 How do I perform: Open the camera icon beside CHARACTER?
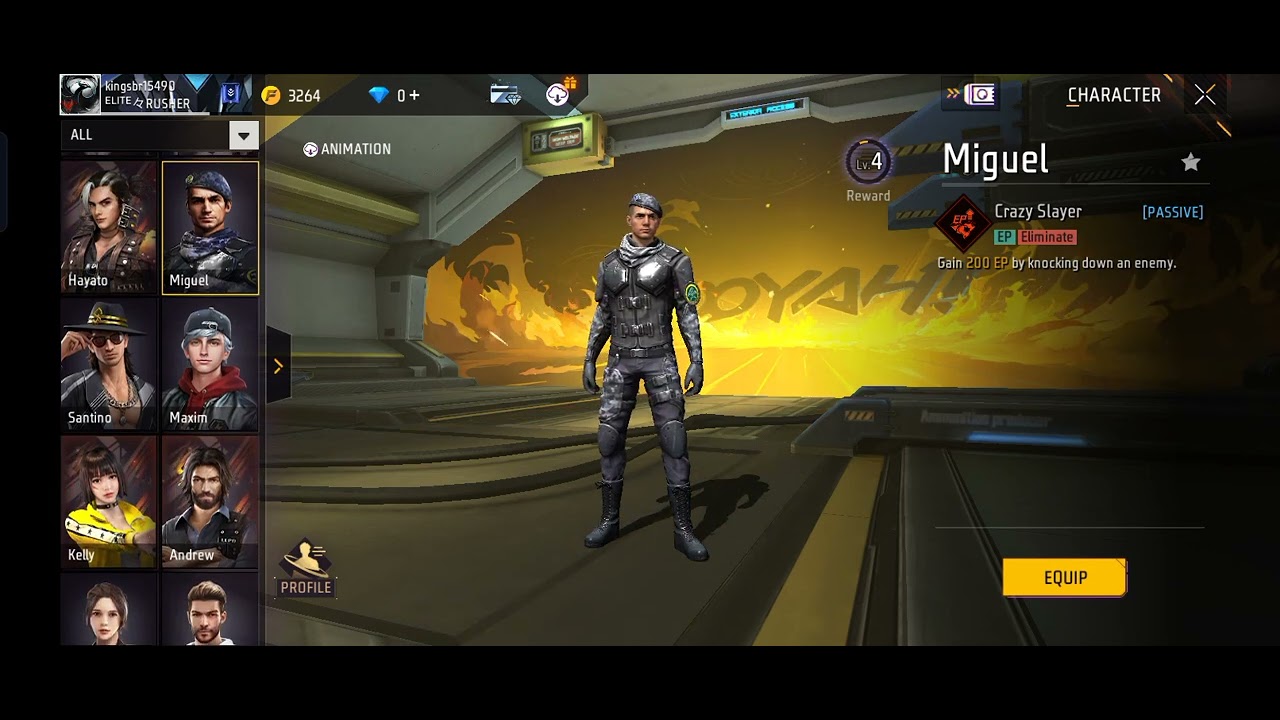981,95
